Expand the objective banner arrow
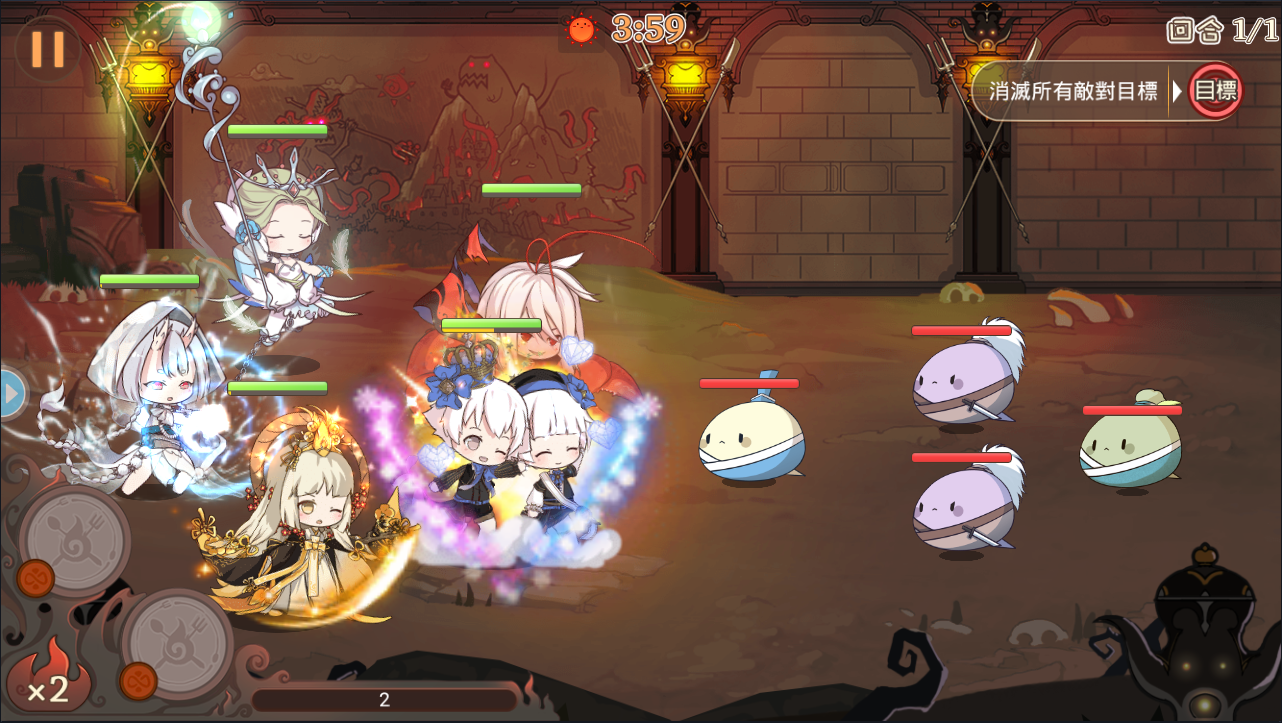This screenshot has width=1282, height=723. 1177,91
